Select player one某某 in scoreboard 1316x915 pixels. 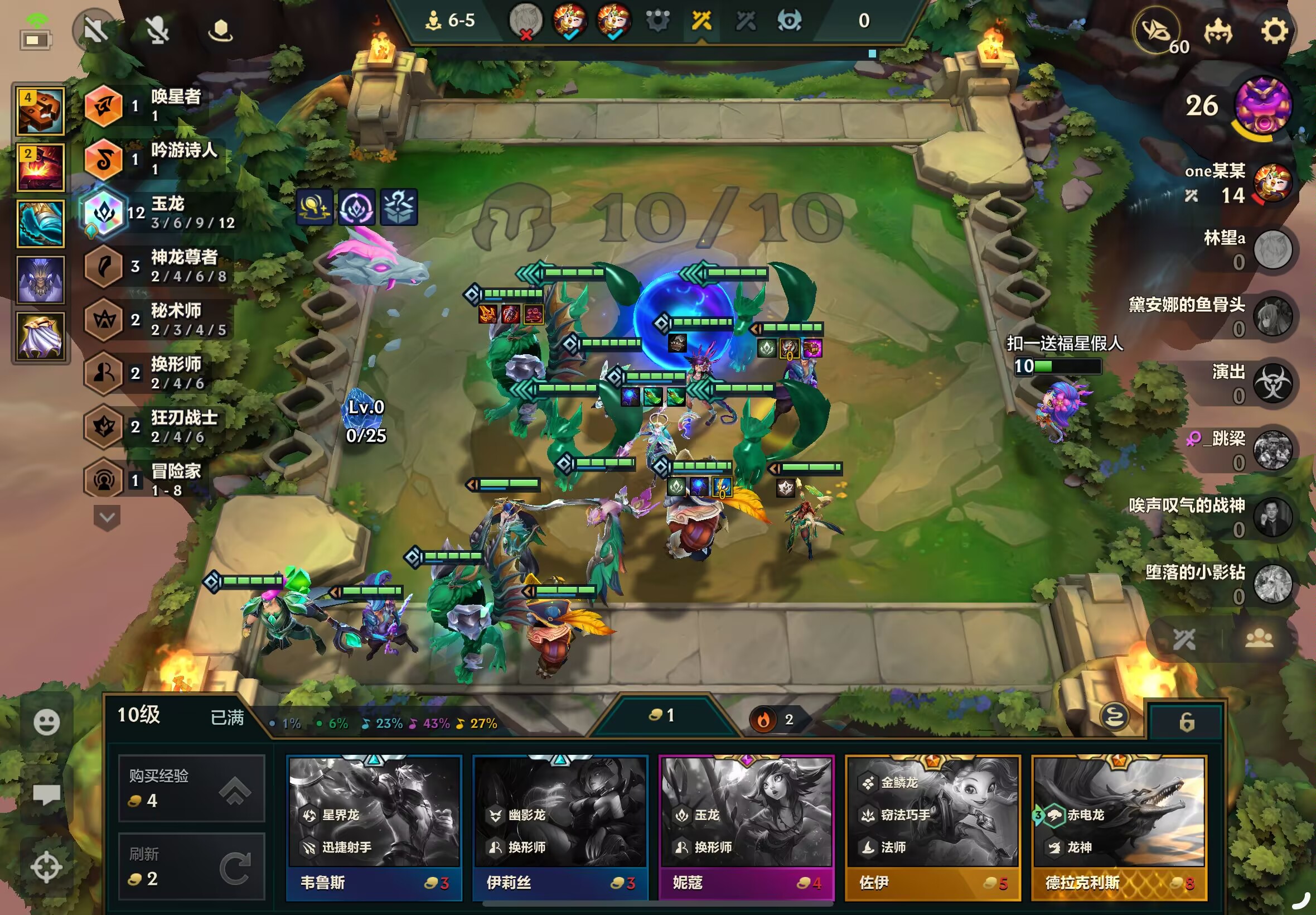tap(1272, 184)
